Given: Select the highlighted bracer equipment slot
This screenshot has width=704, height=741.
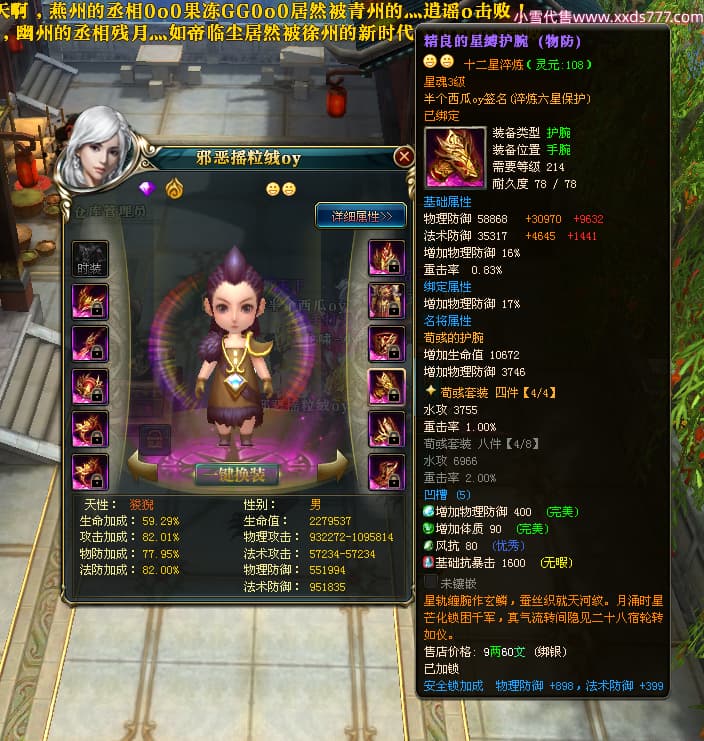Looking at the screenshot, I should click(386, 386).
